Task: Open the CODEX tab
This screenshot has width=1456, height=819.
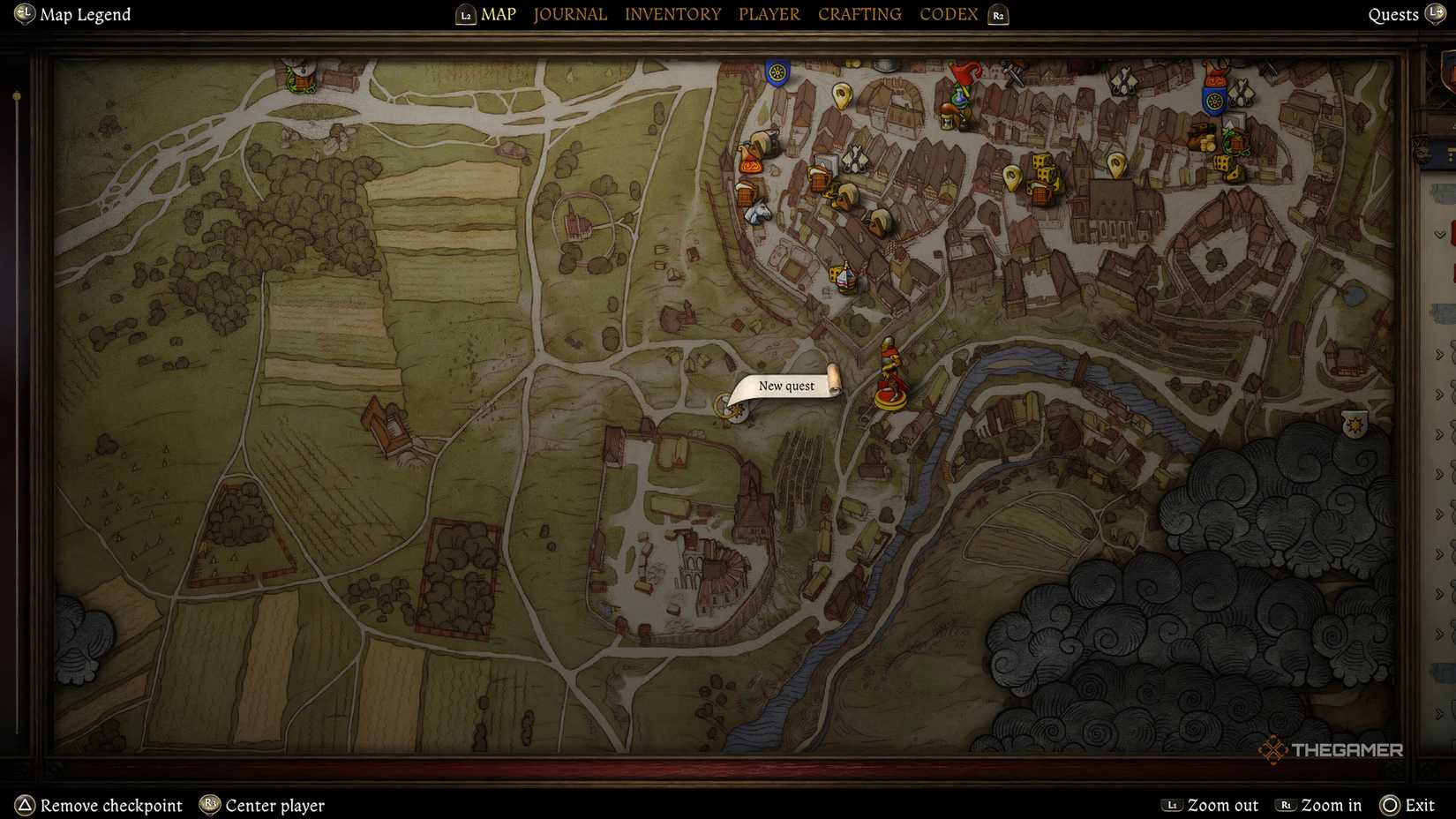Action: 948,14
